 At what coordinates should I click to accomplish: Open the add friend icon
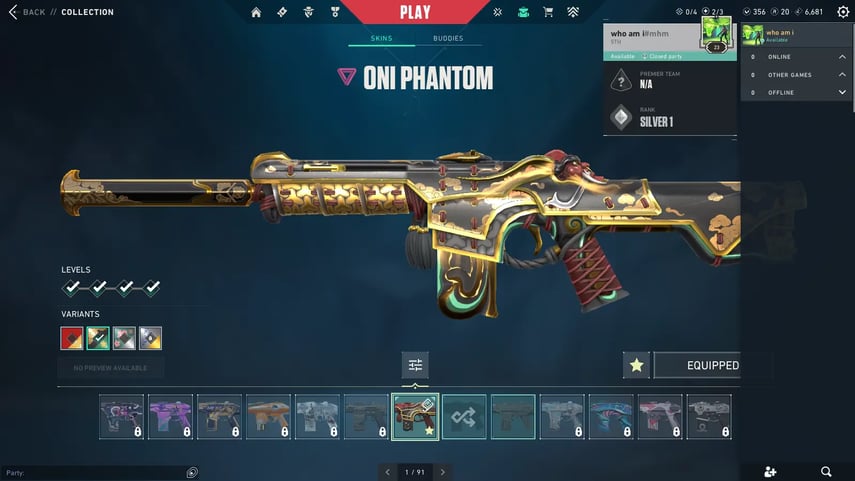pos(769,471)
